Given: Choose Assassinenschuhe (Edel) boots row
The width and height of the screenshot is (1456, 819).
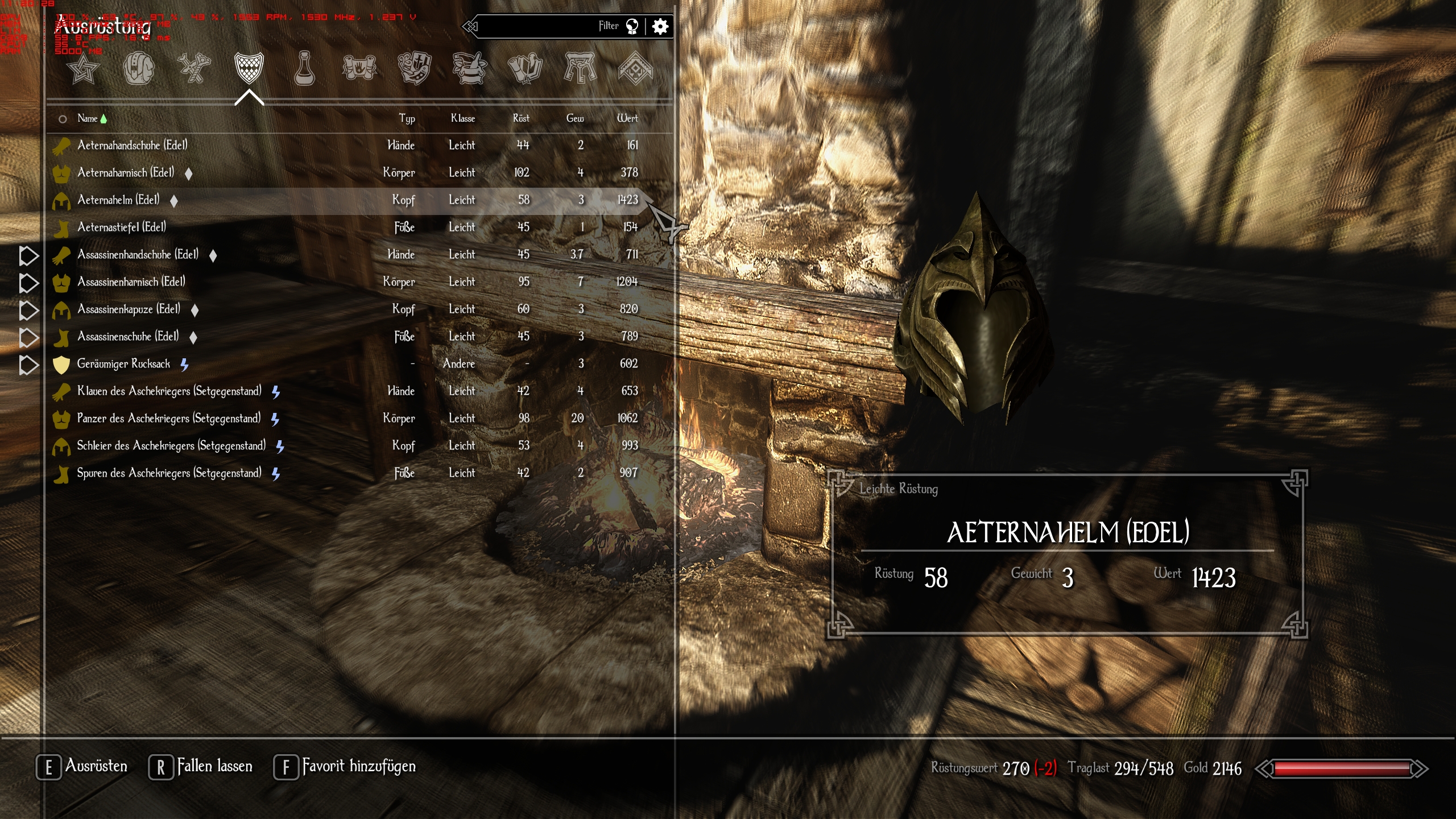Looking at the screenshot, I should [x=128, y=336].
